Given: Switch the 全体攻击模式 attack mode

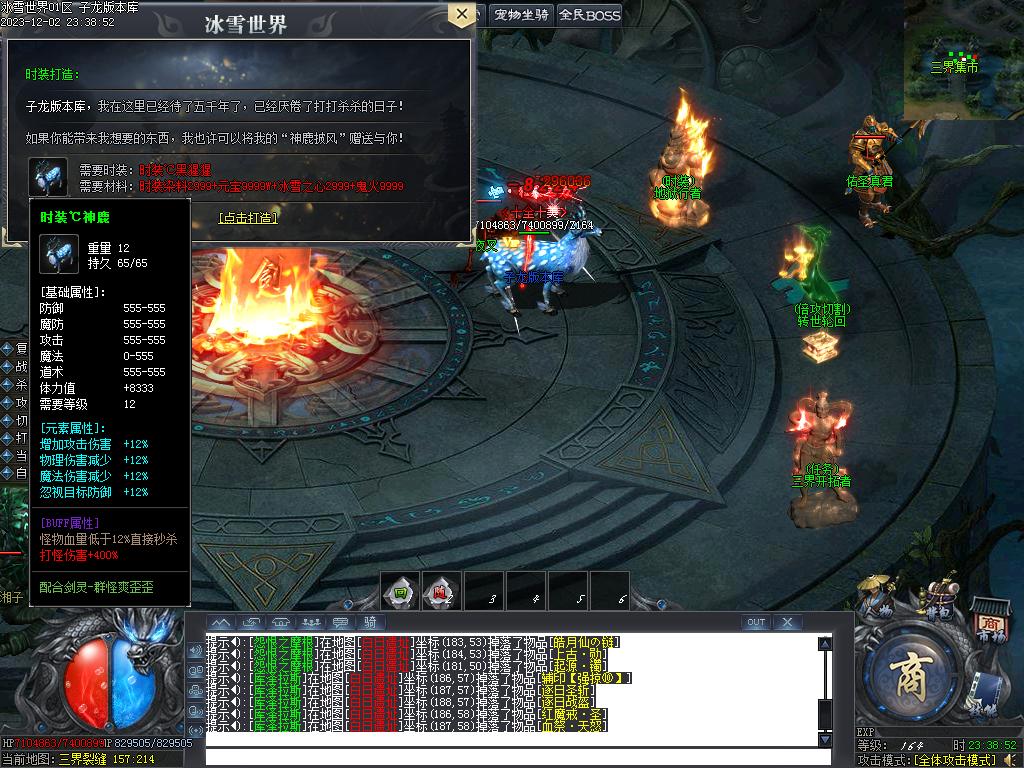Looking at the screenshot, I should 960,760.
